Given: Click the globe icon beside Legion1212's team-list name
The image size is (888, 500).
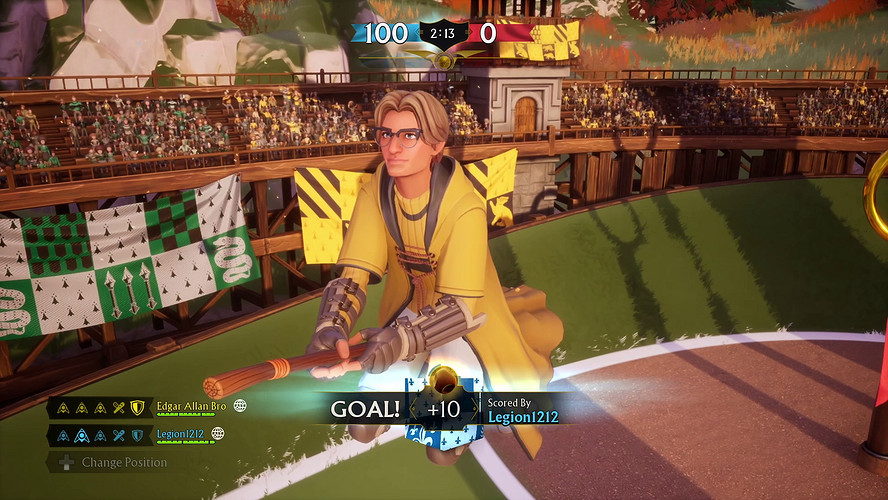Looking at the screenshot, I should pos(218,435).
